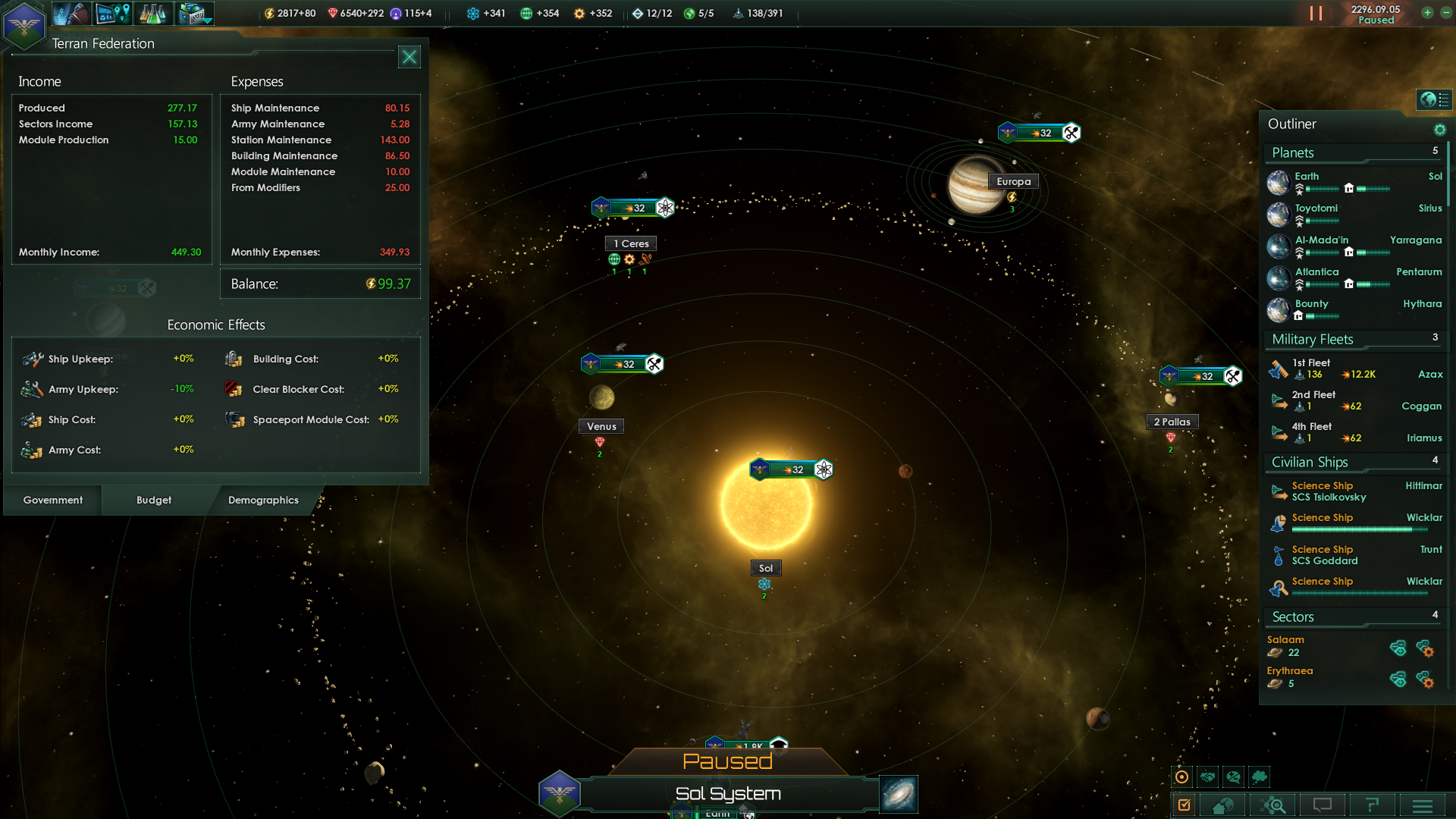Switch to the Government tab
The width and height of the screenshot is (1456, 819).
pos(52,500)
